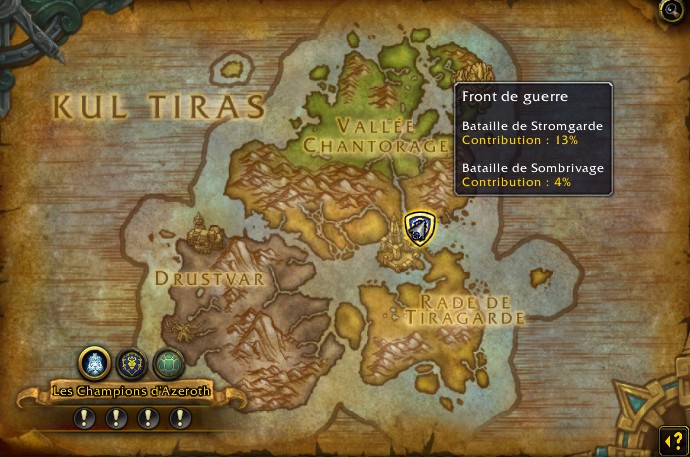The height and width of the screenshot is (457, 690).
Task: Click the warfront shield marker on the map
Action: point(419,228)
